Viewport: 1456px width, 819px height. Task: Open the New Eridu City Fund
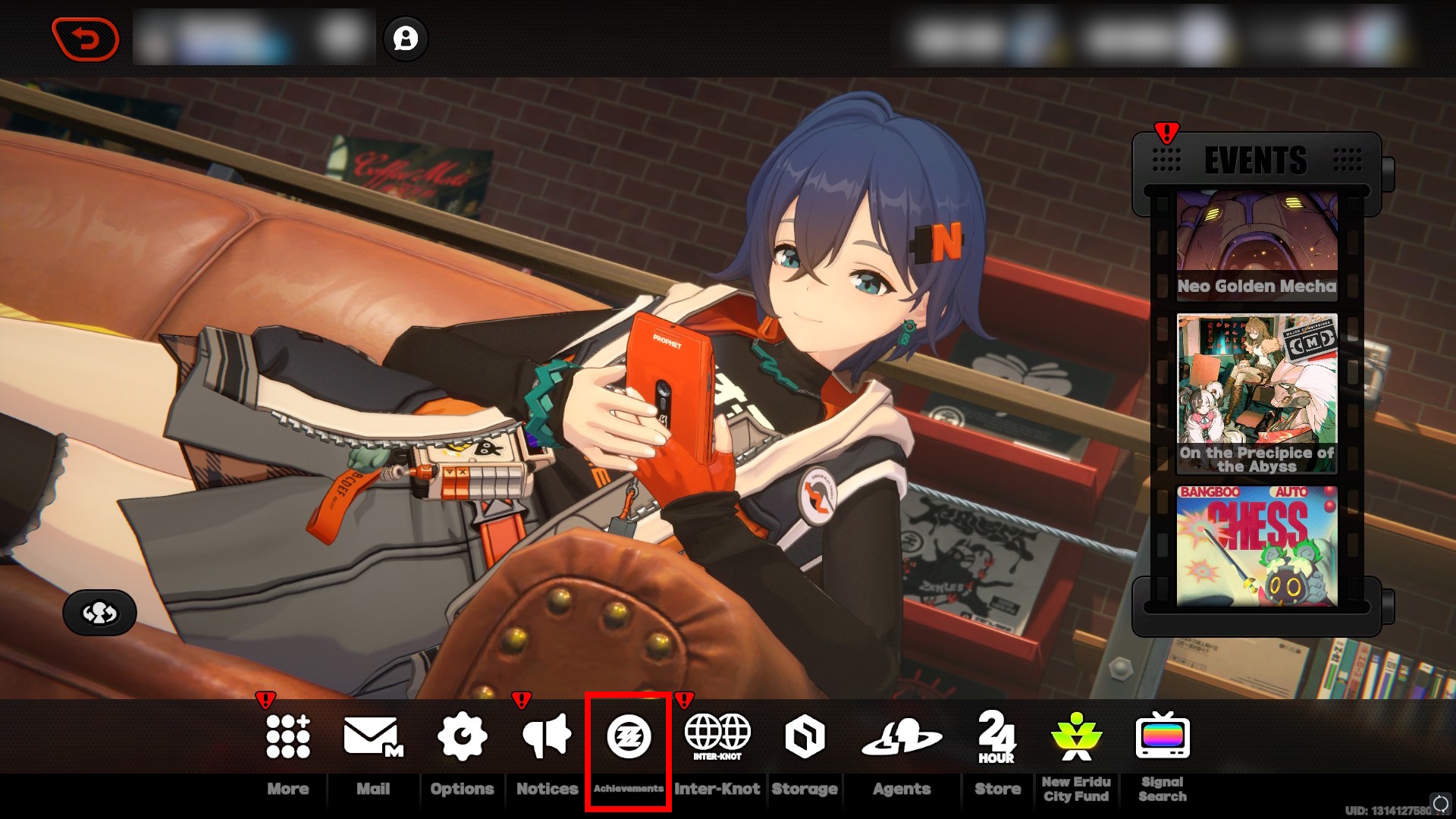pos(1077,736)
